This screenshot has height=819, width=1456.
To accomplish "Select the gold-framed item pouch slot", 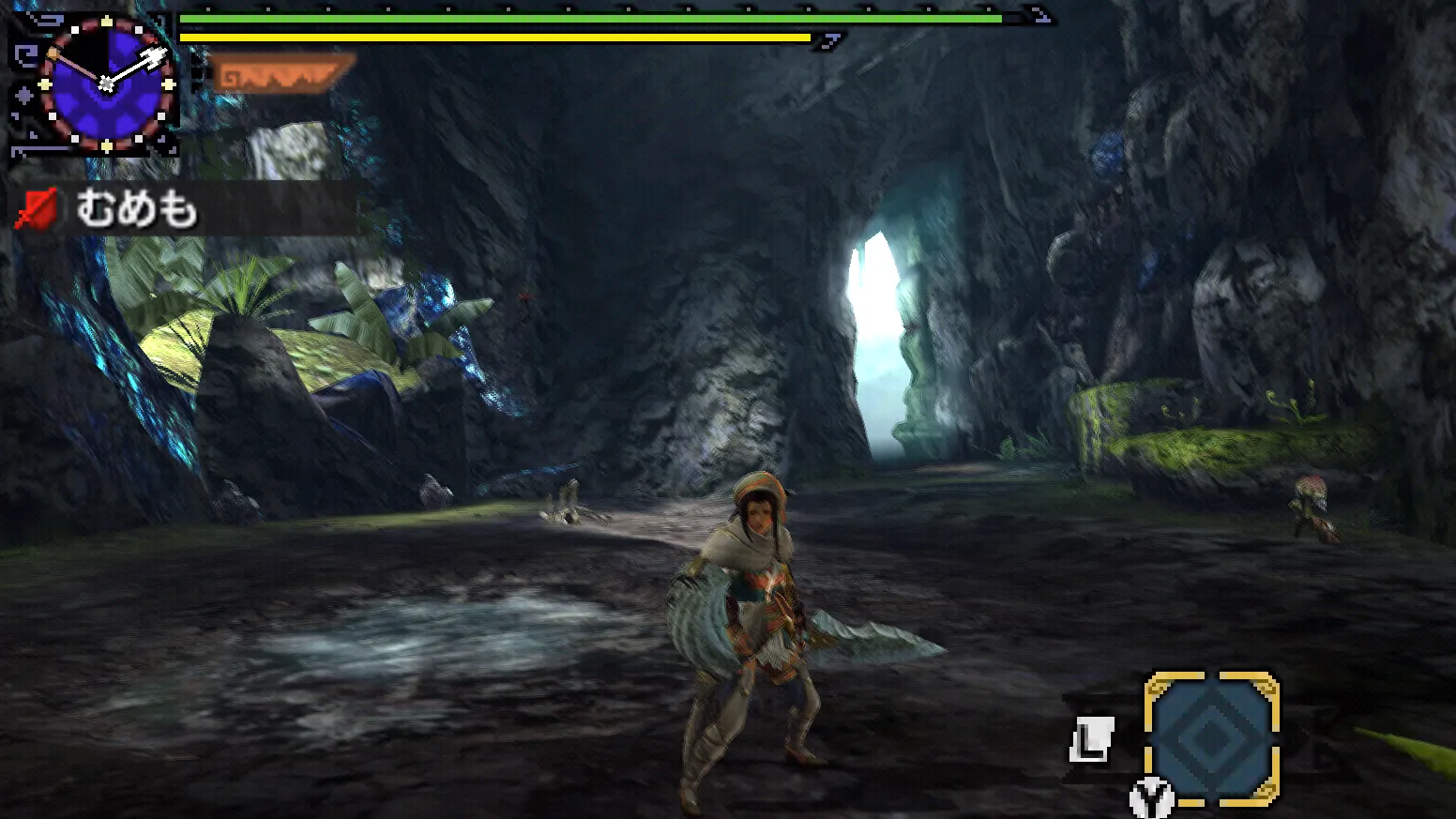I will (1211, 737).
